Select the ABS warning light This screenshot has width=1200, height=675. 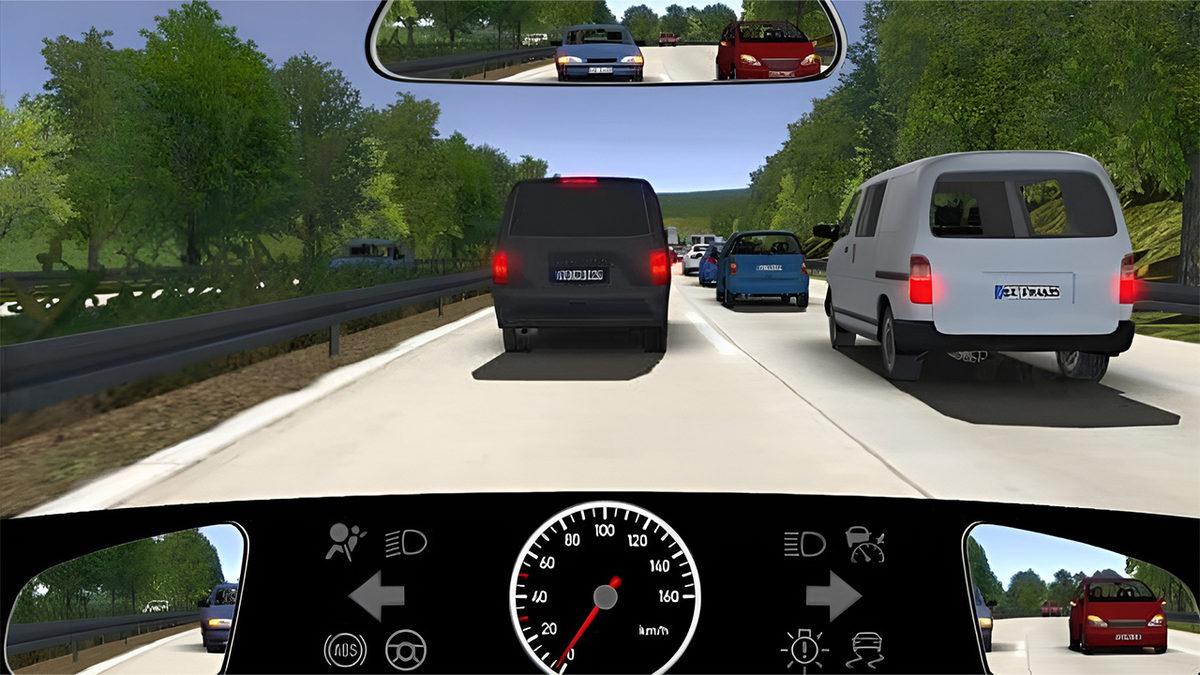click(x=344, y=650)
